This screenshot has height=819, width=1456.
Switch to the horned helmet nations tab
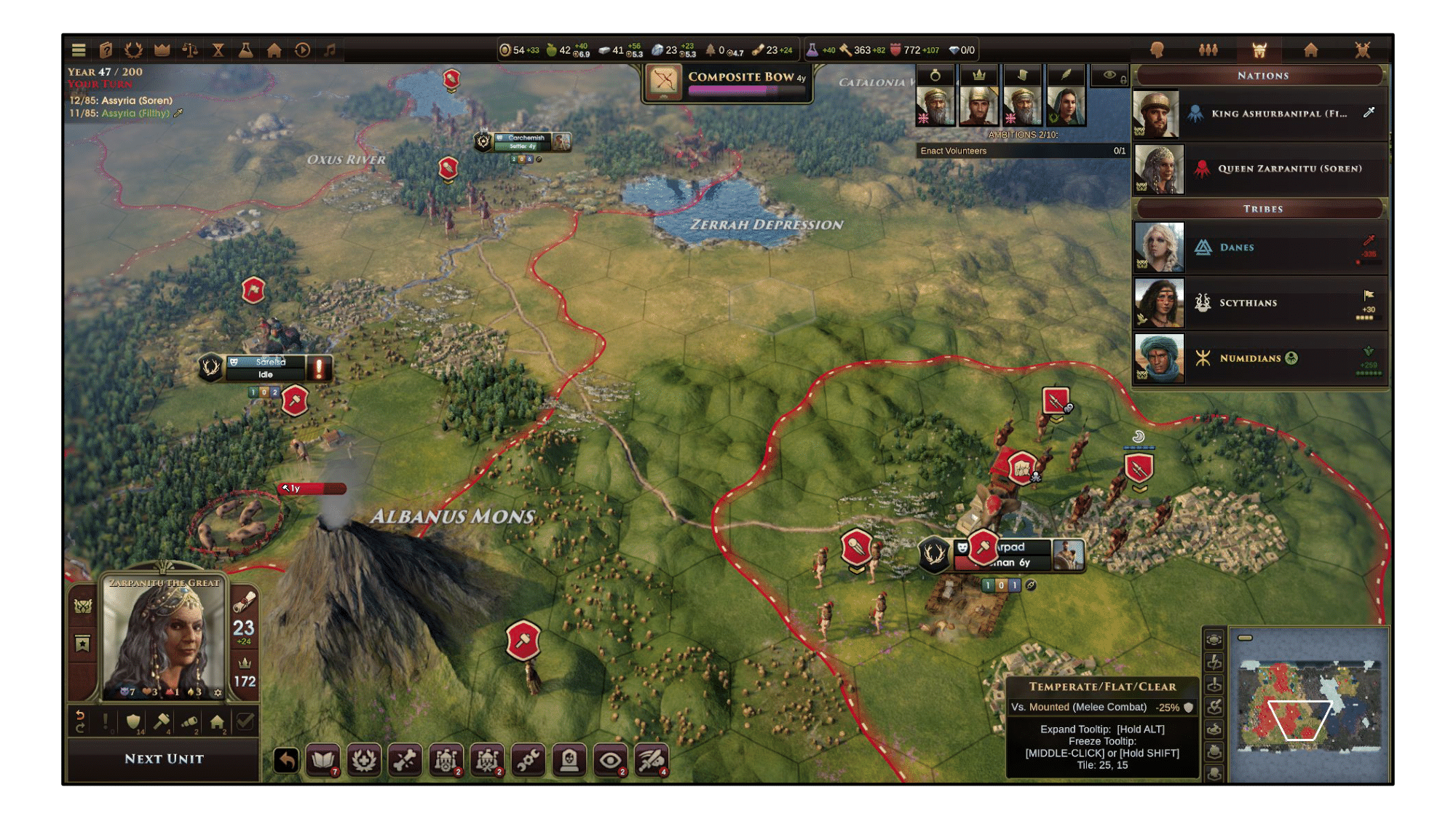pyautogui.click(x=1259, y=50)
